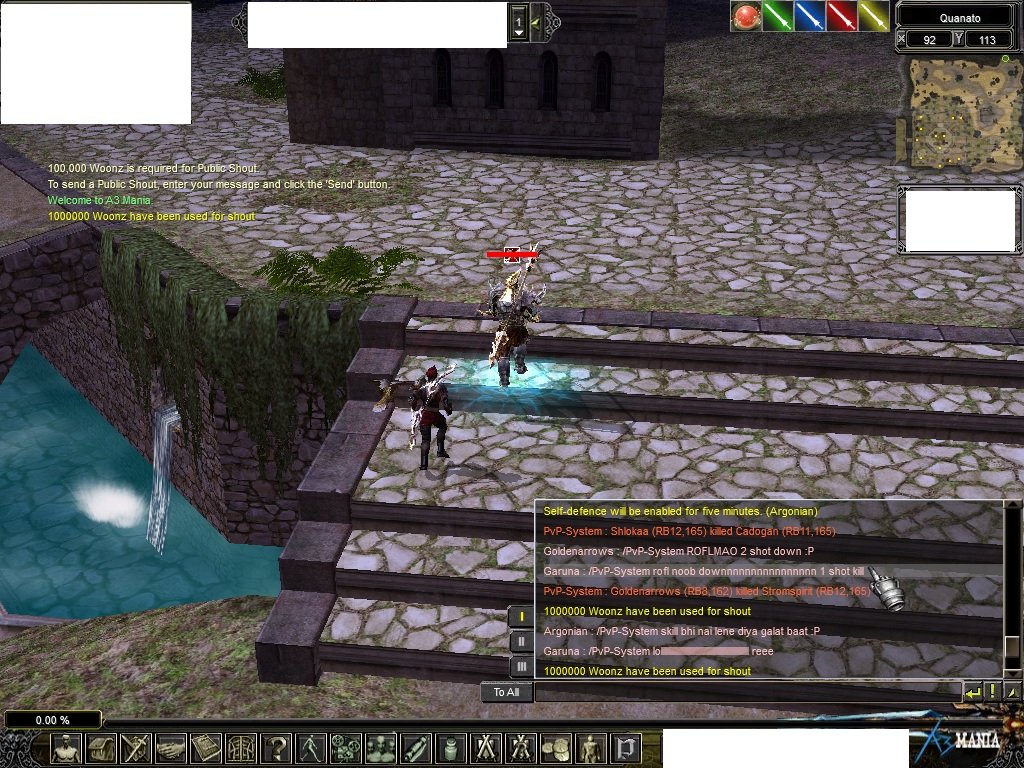The image size is (1024, 768).
Task: Send the chat message with the green arrow
Action: point(972,691)
